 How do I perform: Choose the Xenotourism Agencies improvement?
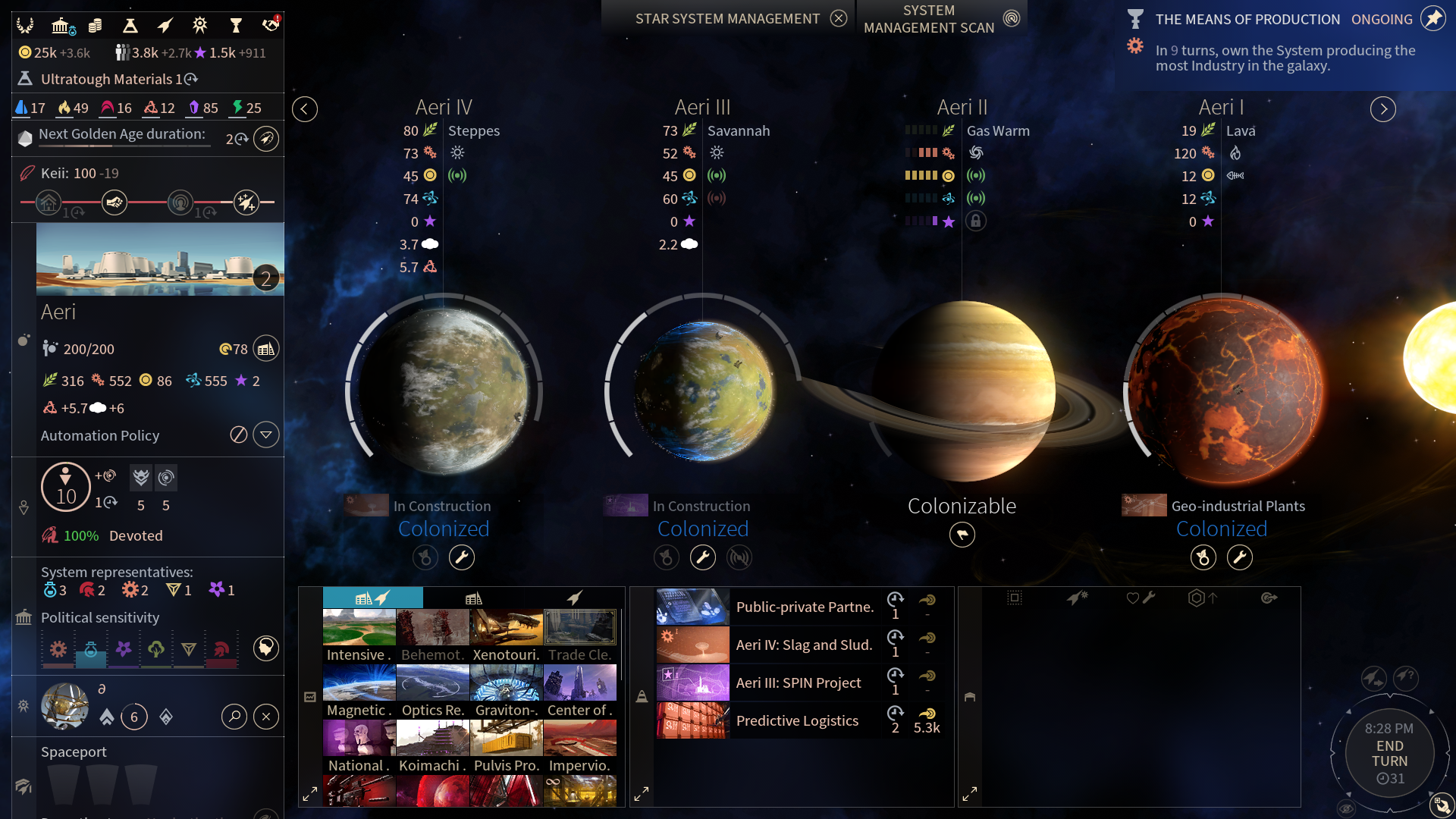coord(506,635)
